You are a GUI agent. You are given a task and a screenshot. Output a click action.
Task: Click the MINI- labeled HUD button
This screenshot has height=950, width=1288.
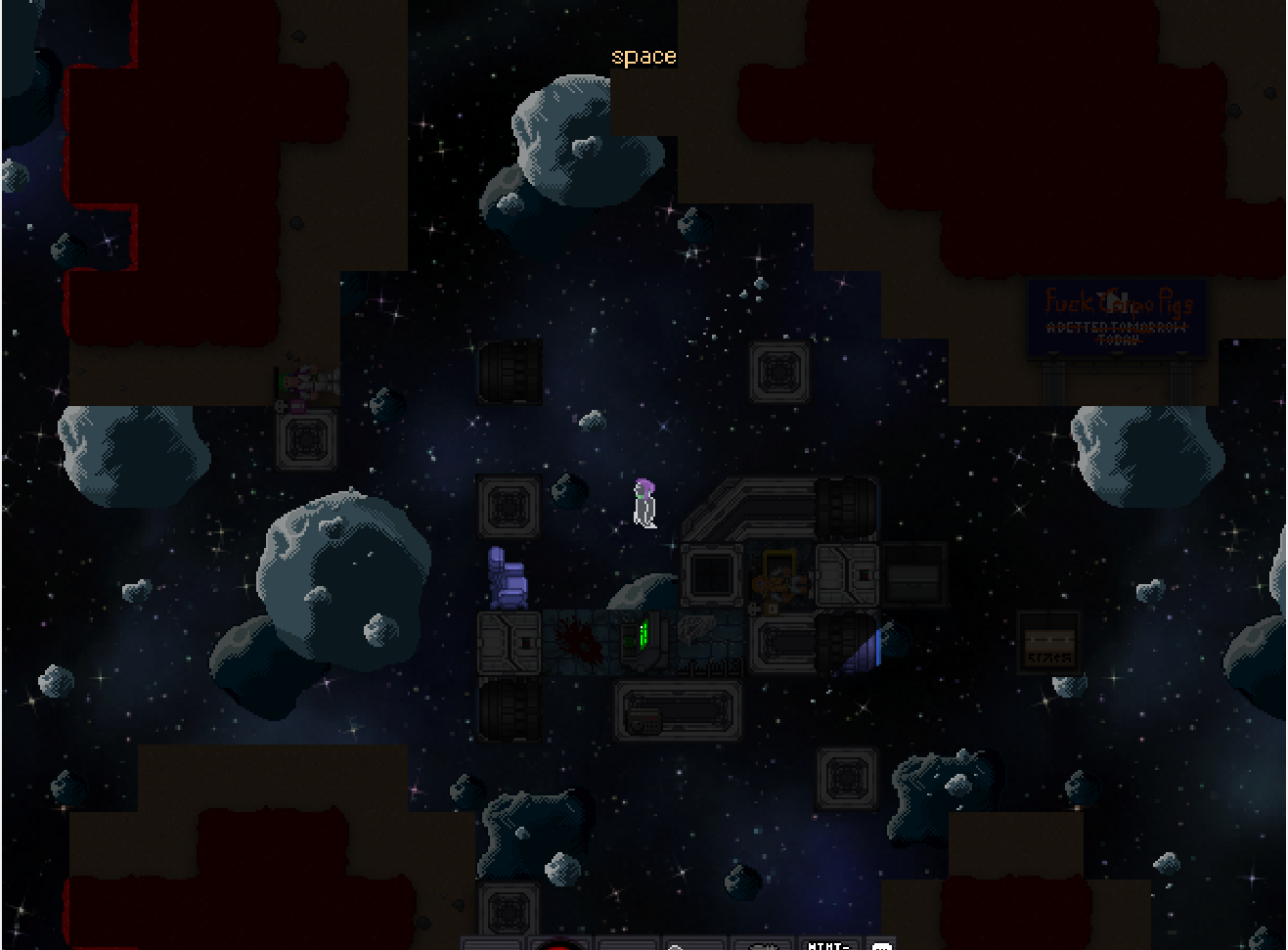tap(829, 944)
